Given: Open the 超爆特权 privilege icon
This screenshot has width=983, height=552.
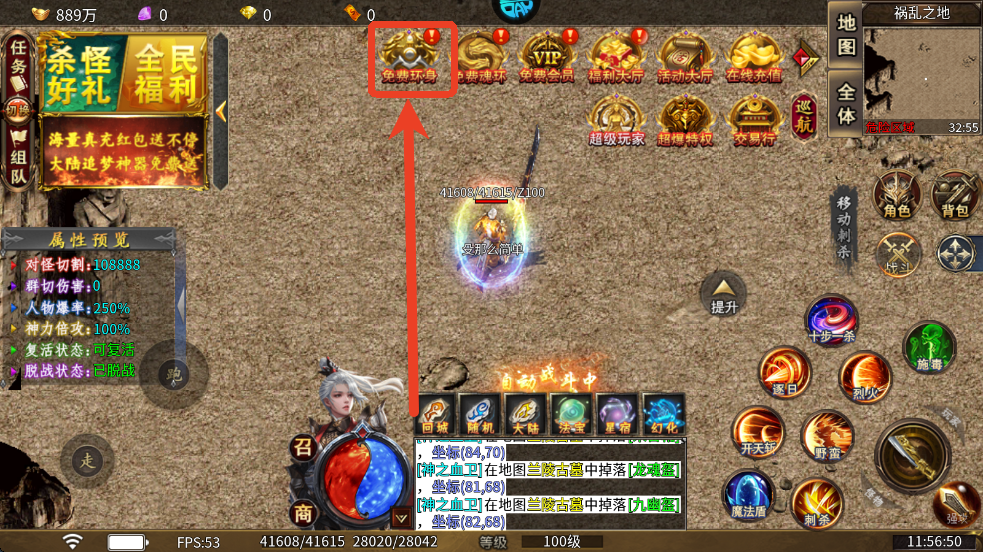Looking at the screenshot, I should tap(685, 120).
